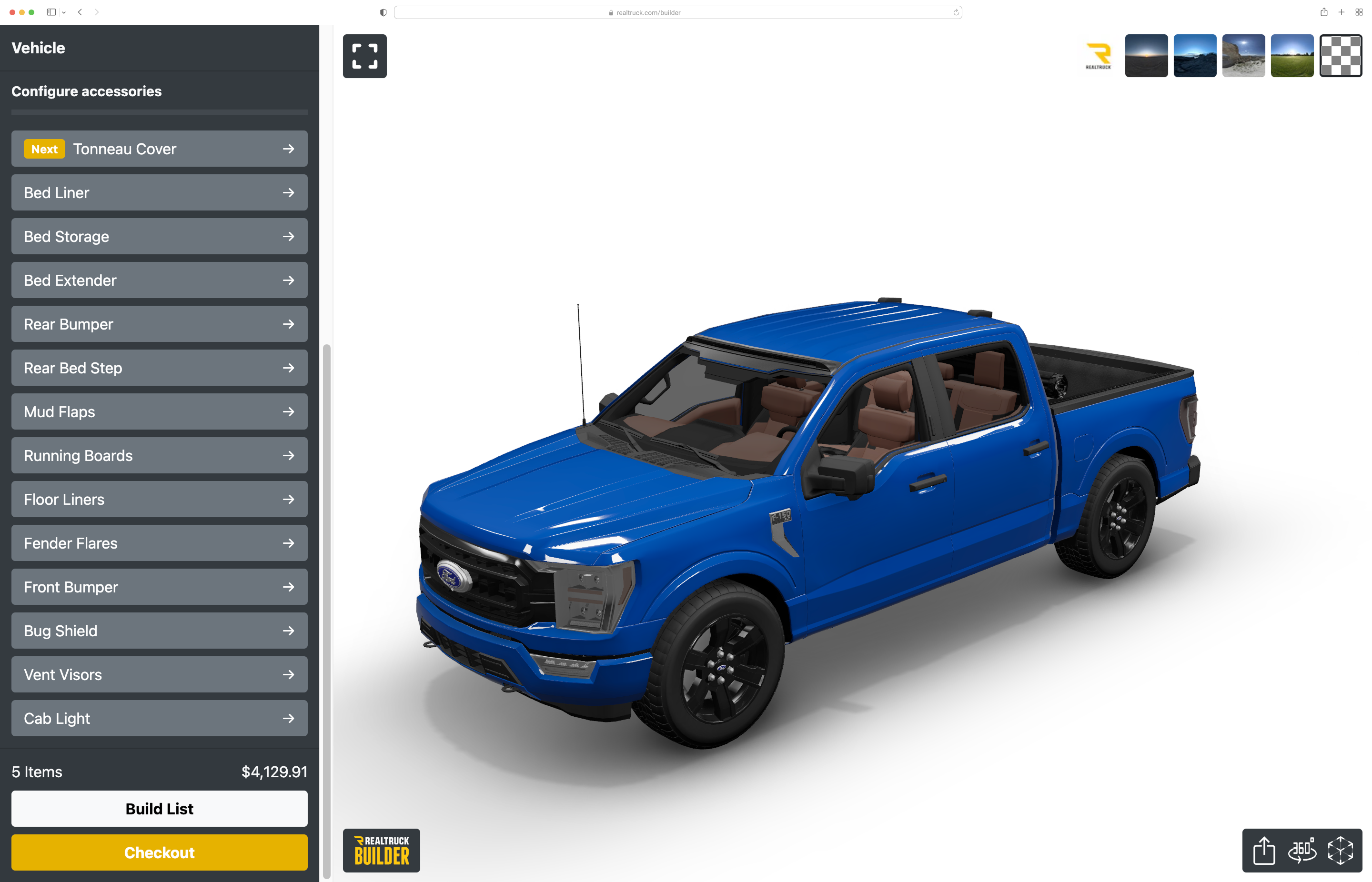Image resolution: width=1372 pixels, height=882 pixels.
Task: Toggle fullscreen view of the truck
Action: 365,56
